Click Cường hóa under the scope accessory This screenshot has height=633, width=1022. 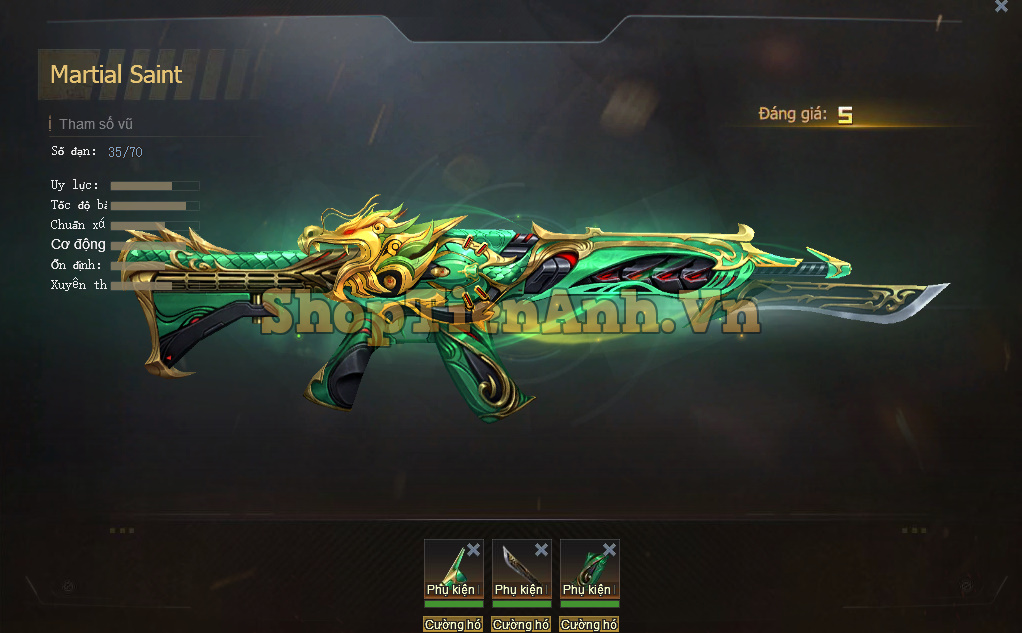pos(453,624)
